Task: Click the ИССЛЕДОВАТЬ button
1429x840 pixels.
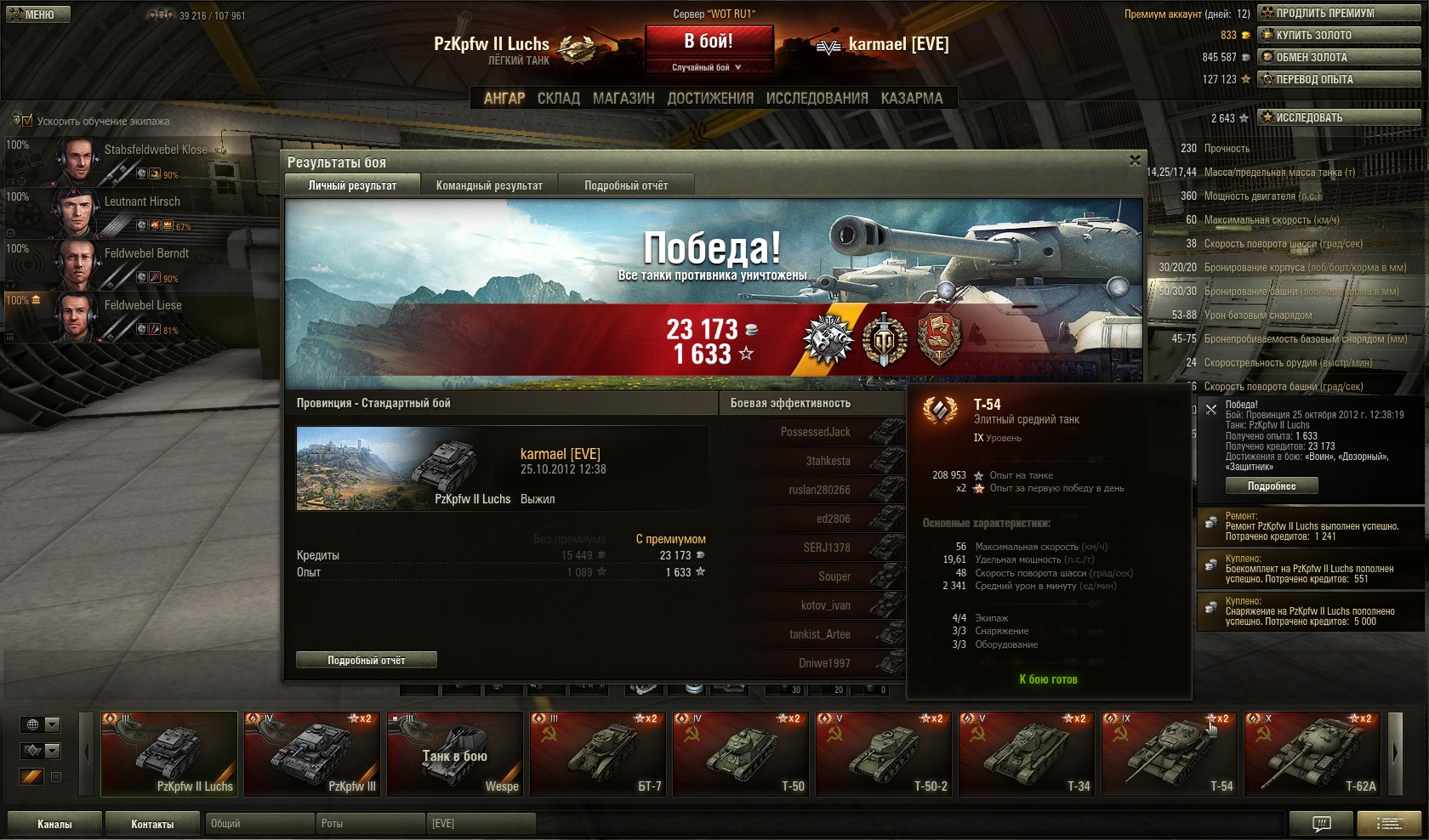Action: (x=1340, y=117)
